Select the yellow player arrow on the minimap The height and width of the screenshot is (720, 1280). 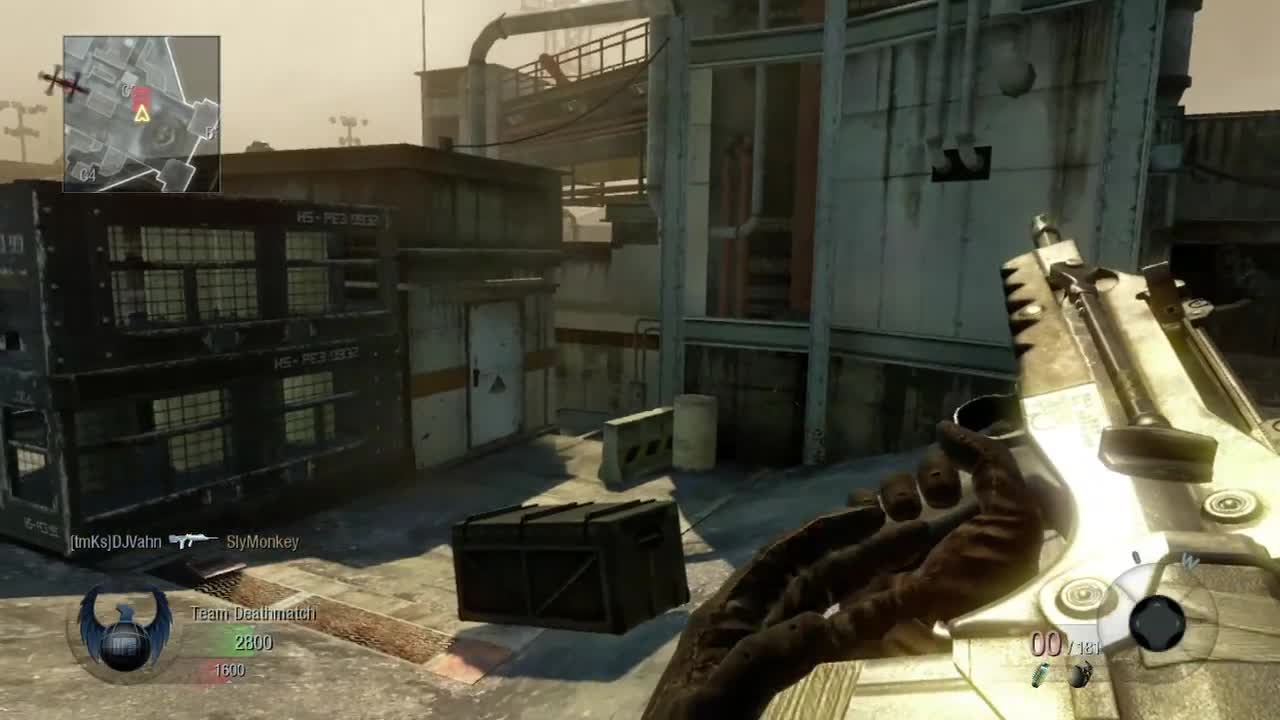point(142,116)
